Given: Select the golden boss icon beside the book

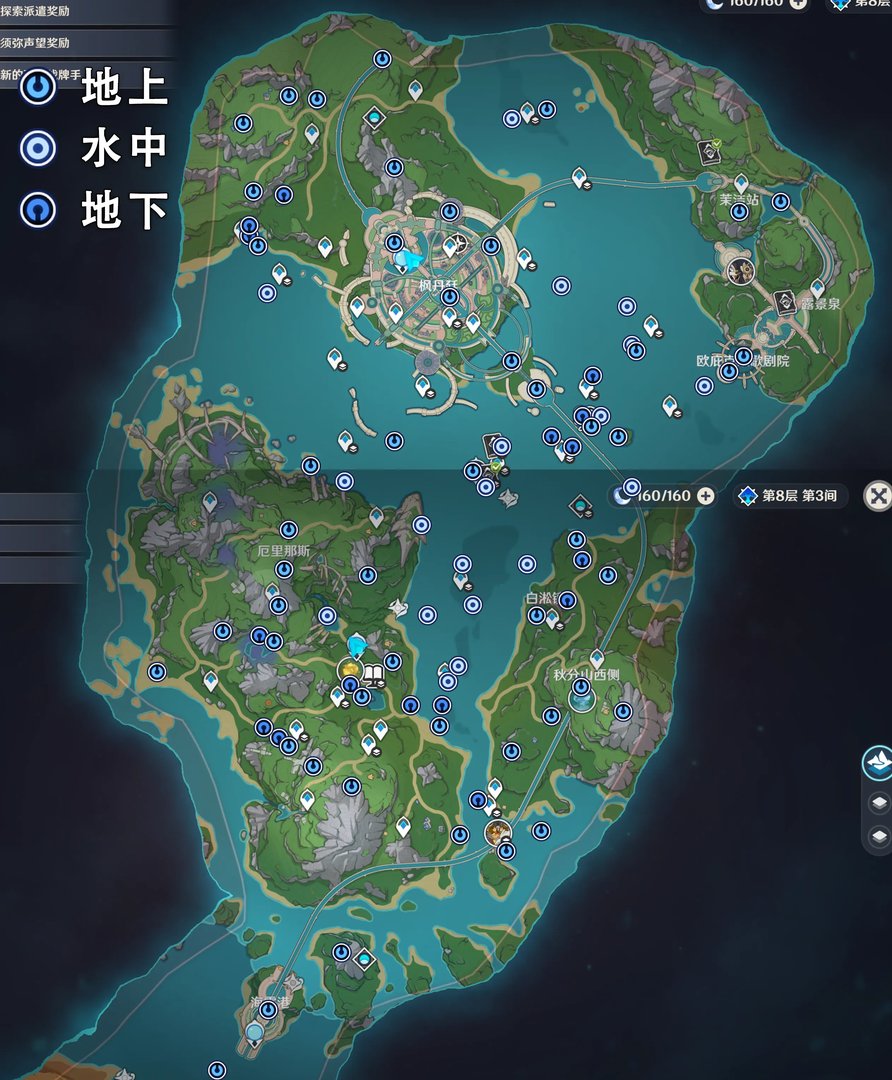Looking at the screenshot, I should point(350,668).
